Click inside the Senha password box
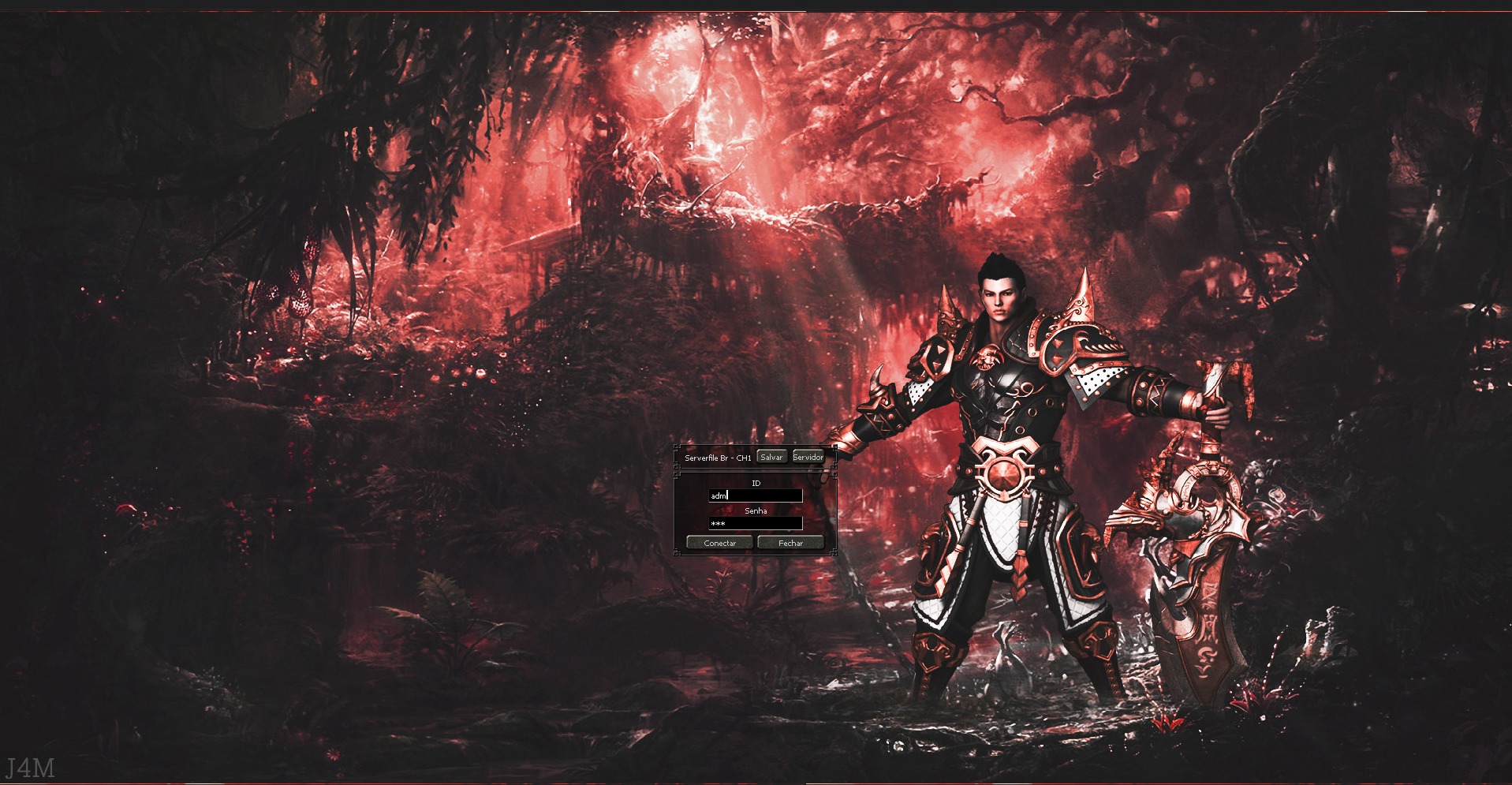 click(757, 524)
